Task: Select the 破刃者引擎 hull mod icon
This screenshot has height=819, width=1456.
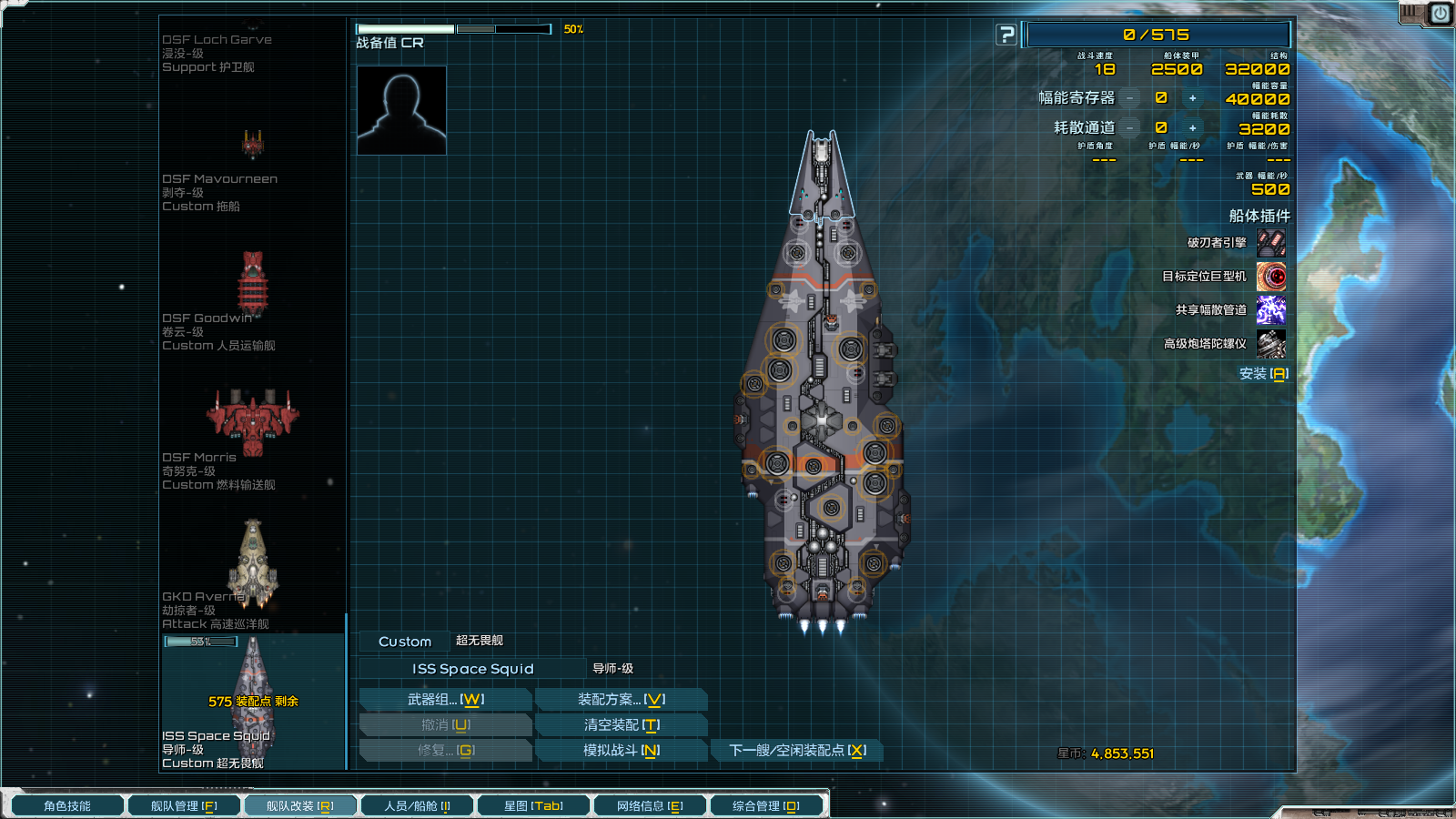Action: [1271, 243]
